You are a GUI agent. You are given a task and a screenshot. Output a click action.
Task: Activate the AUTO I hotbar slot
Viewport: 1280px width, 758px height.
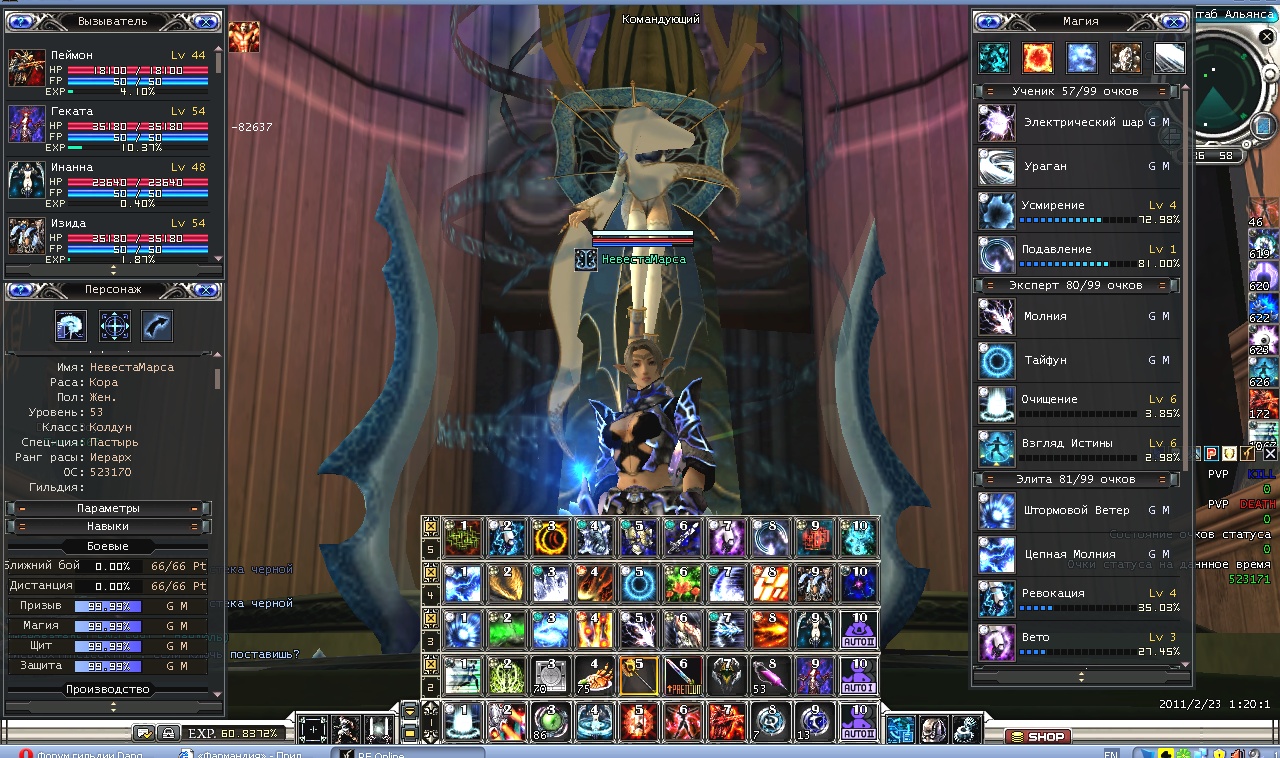click(860, 677)
